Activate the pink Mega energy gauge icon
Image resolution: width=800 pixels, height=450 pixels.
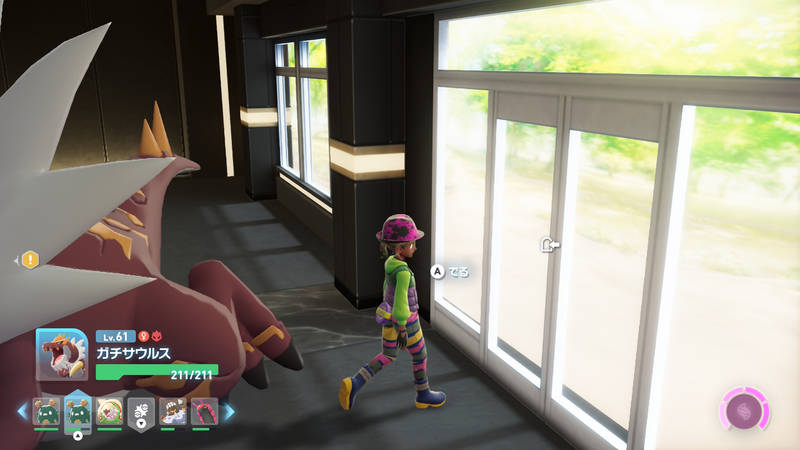click(744, 410)
